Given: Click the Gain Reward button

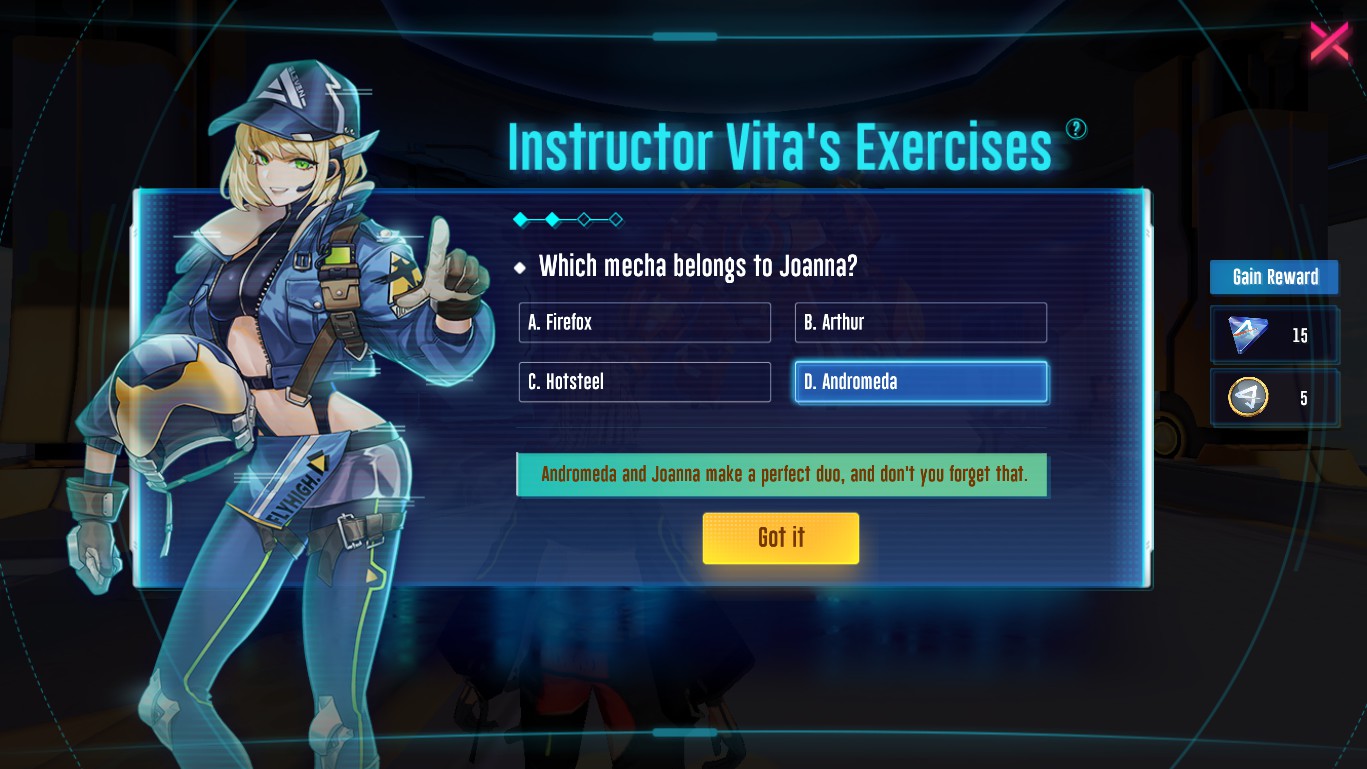Looking at the screenshot, I should coord(1274,277).
